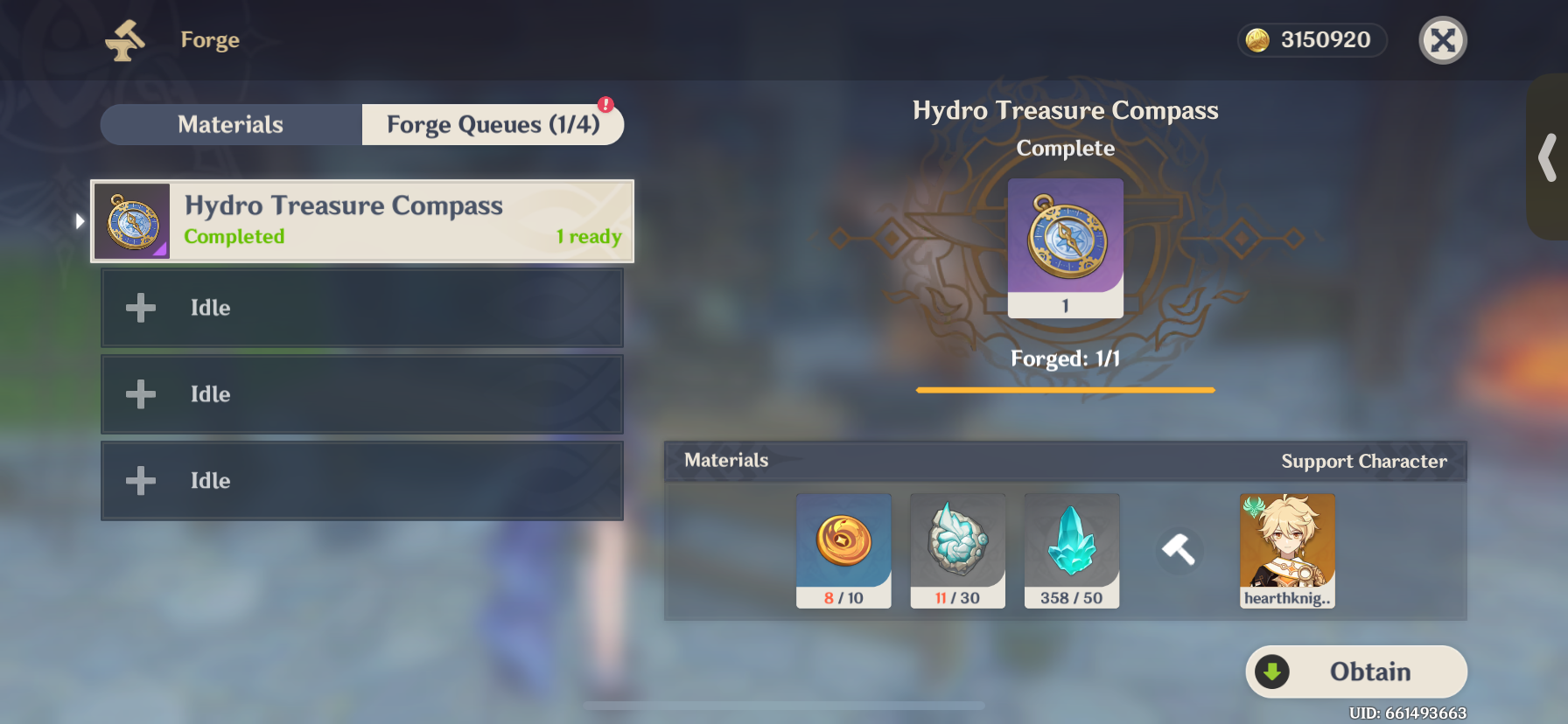Click the Forge hammer icon in the header
The image size is (1568, 724).
tap(125, 39)
